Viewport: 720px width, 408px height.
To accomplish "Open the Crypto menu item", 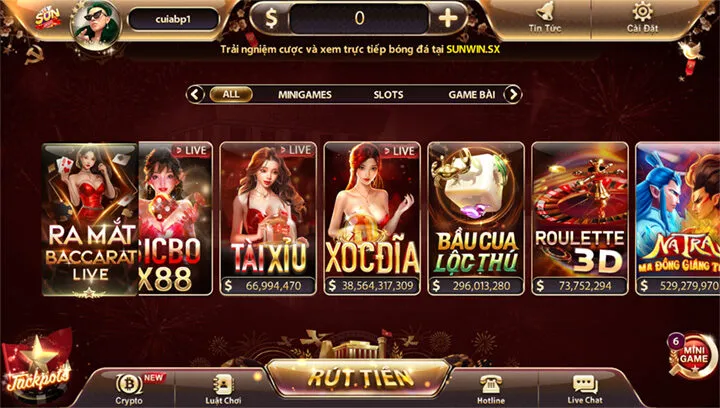I will tap(130, 387).
